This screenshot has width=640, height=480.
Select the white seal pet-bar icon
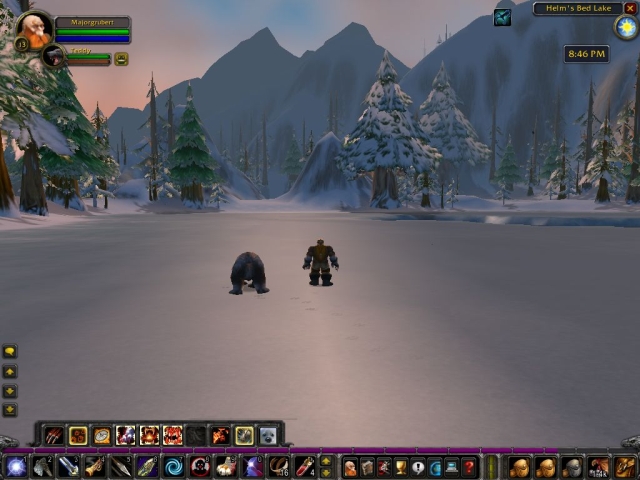[268, 435]
